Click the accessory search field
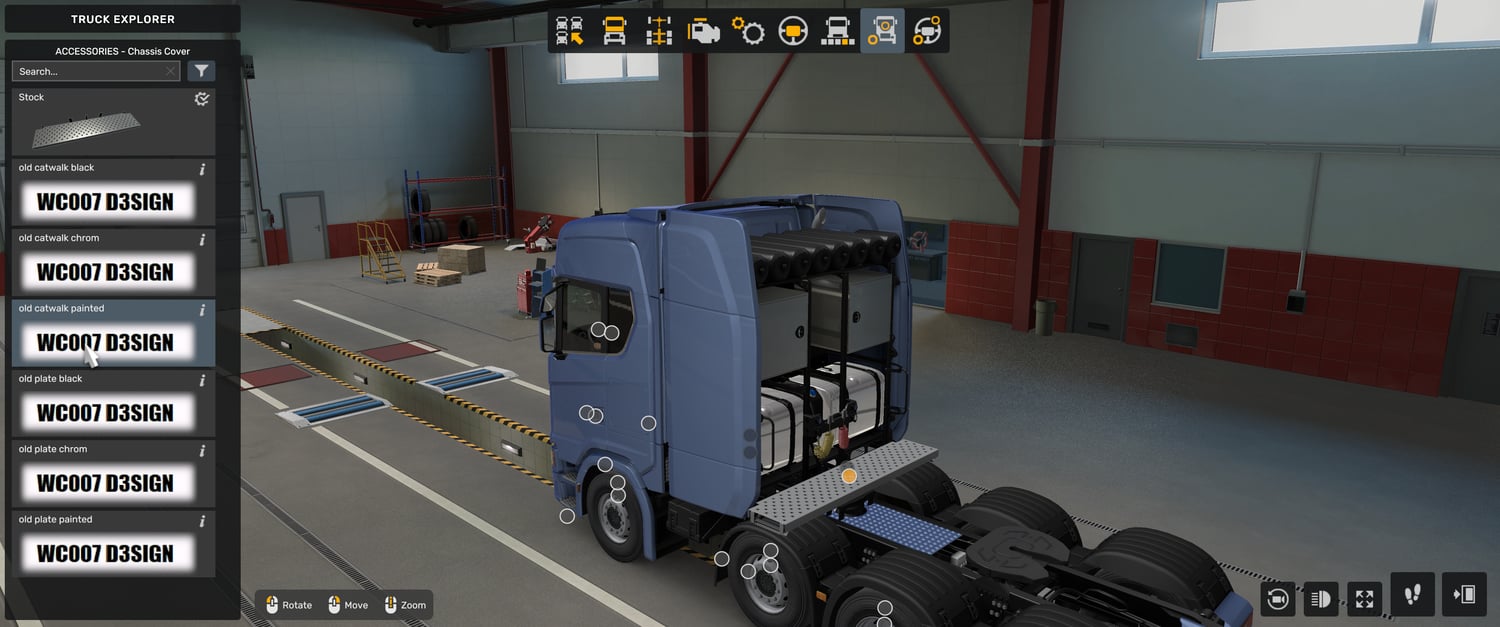The image size is (1500, 627). [x=90, y=71]
